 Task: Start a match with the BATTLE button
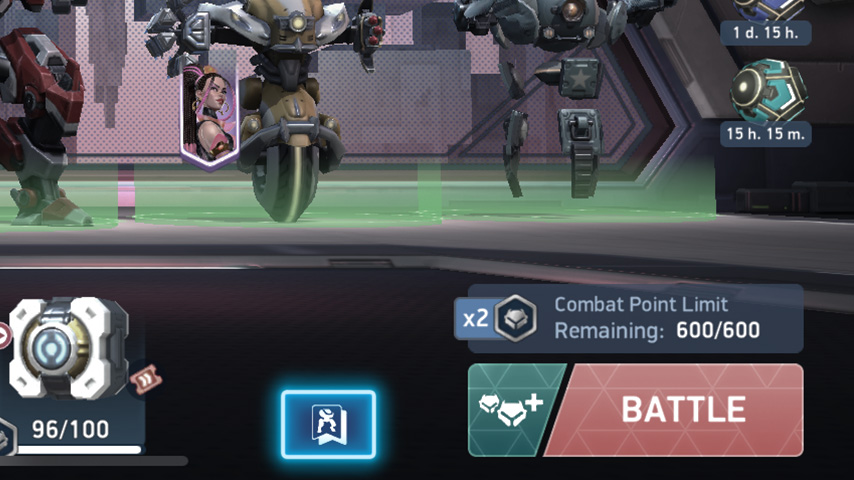(x=682, y=410)
